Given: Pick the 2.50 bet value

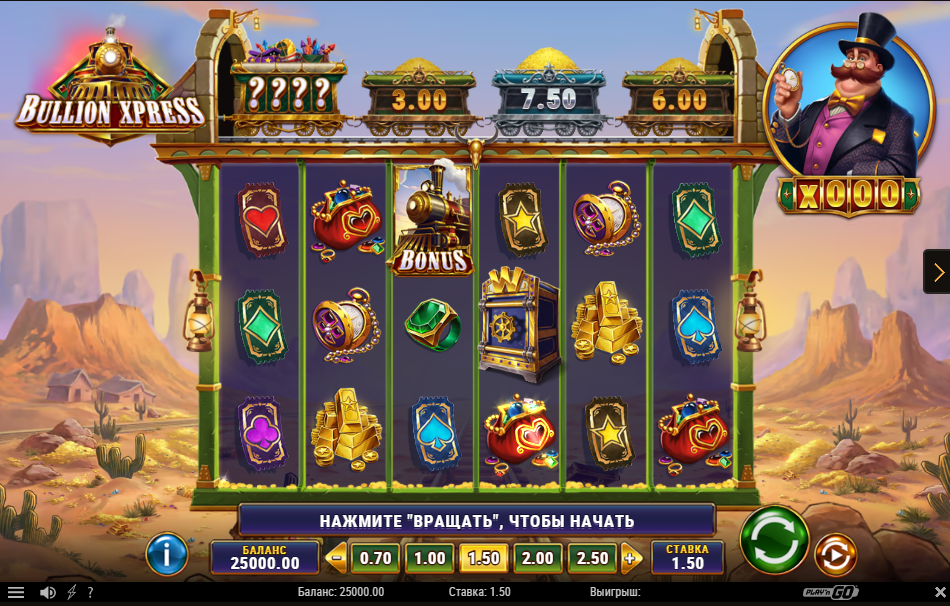Looking at the screenshot, I should point(592,558).
